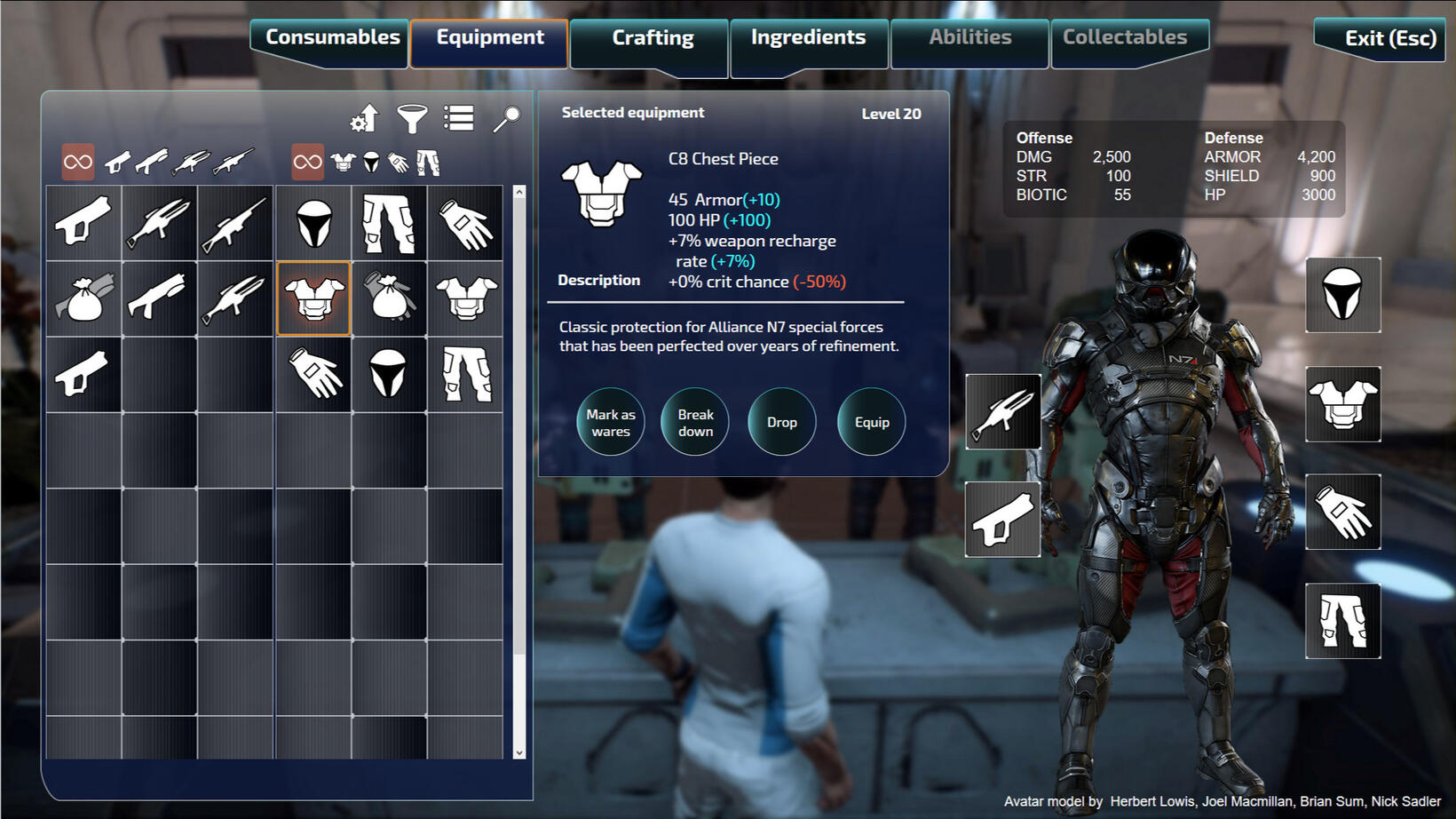Screen dimensions: 1456x819
Task: Open the Crafting tab
Action: (x=653, y=39)
